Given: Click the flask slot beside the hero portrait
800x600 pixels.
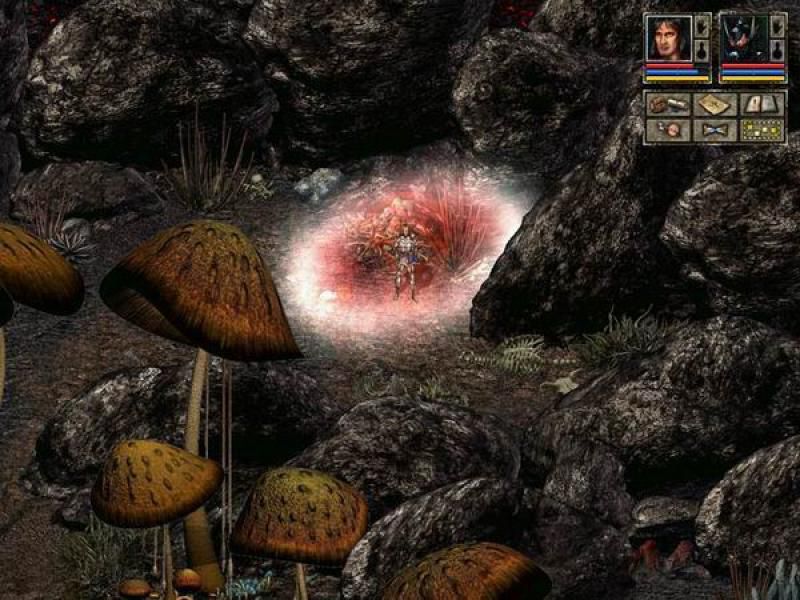Looking at the screenshot, I should [x=702, y=50].
